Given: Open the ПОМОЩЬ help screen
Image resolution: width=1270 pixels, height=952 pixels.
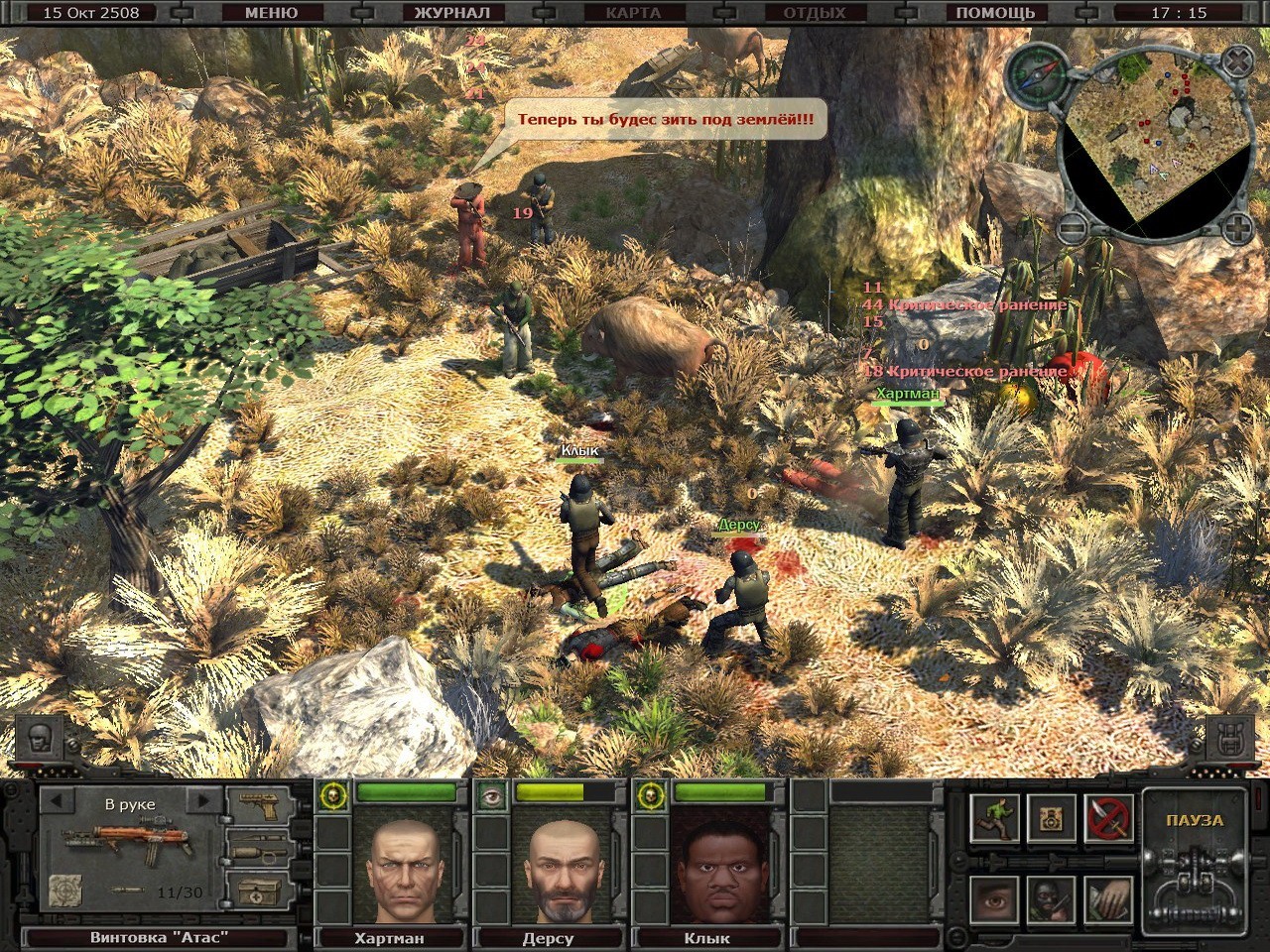Looking at the screenshot, I should pyautogui.click(x=995, y=13).
